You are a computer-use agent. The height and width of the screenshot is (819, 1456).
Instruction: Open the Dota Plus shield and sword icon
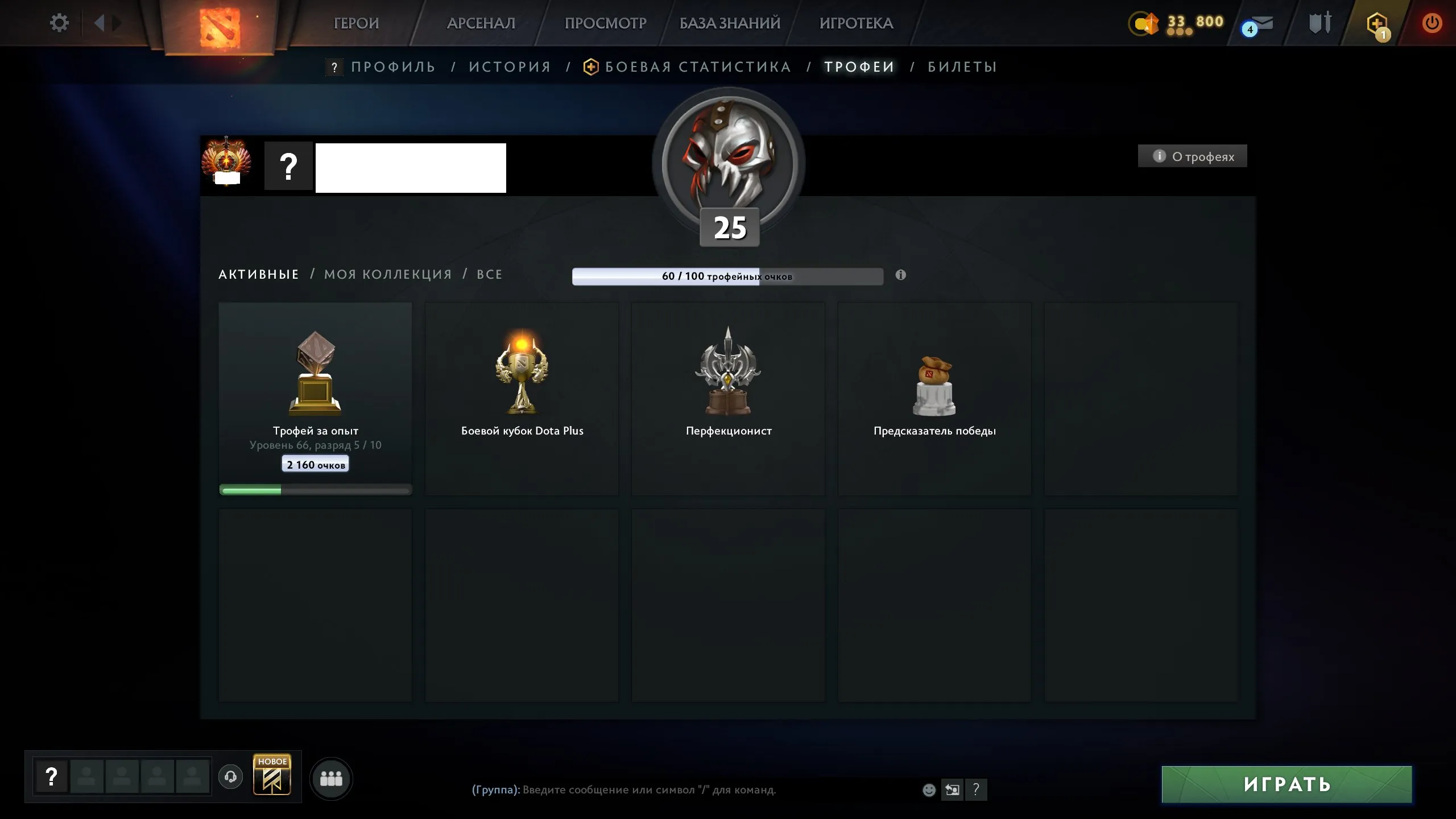[x=1319, y=23]
